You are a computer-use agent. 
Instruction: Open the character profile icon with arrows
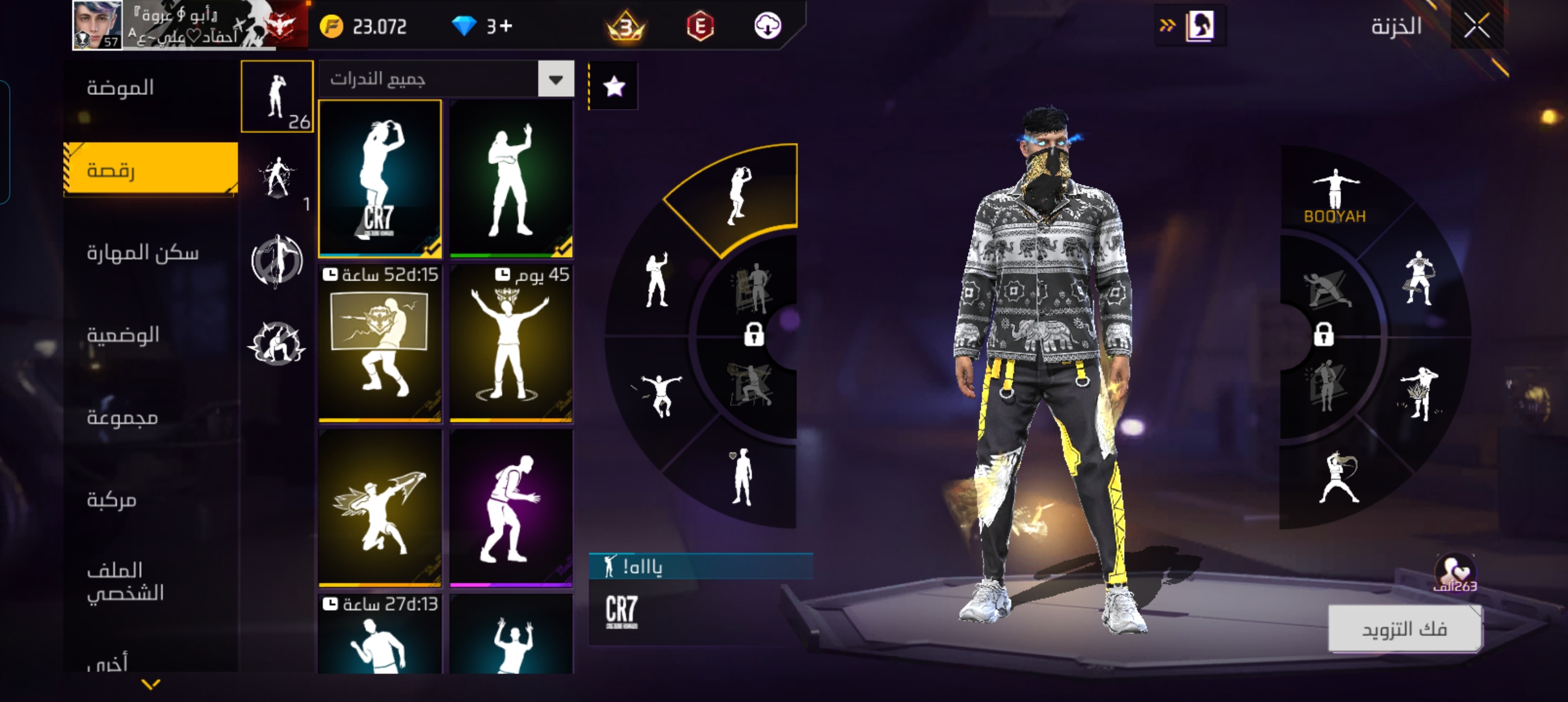click(1190, 27)
